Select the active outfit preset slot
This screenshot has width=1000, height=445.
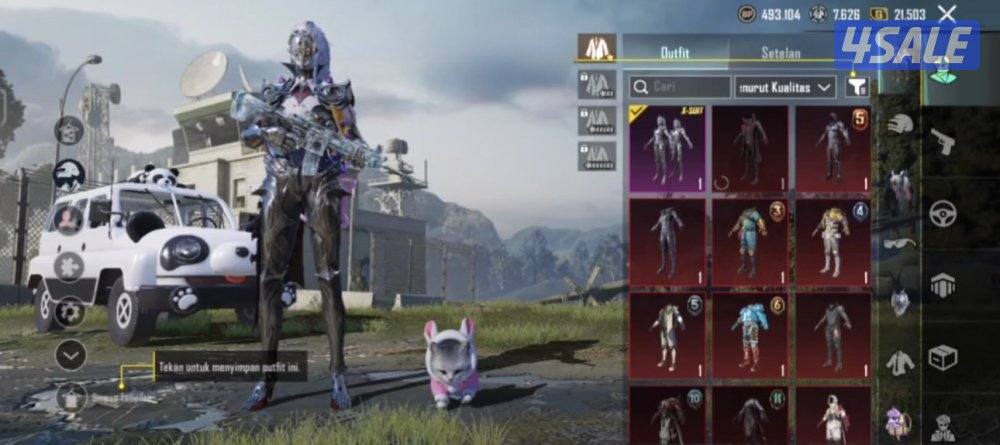pos(598,47)
